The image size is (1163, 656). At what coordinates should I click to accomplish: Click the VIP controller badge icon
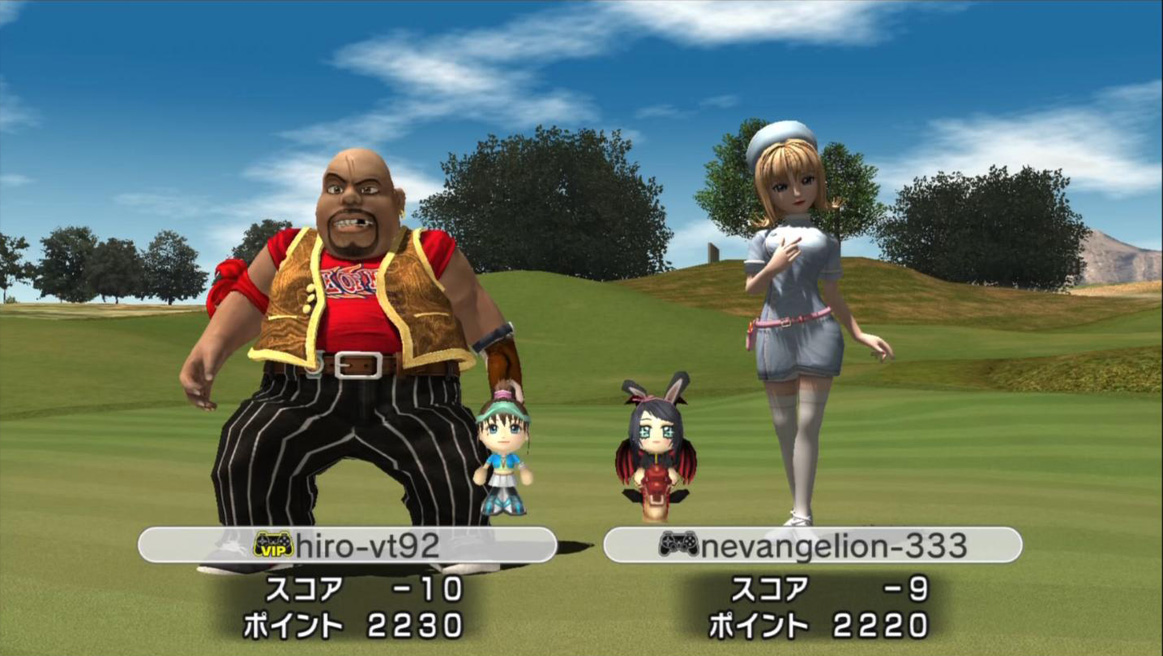[x=273, y=545]
